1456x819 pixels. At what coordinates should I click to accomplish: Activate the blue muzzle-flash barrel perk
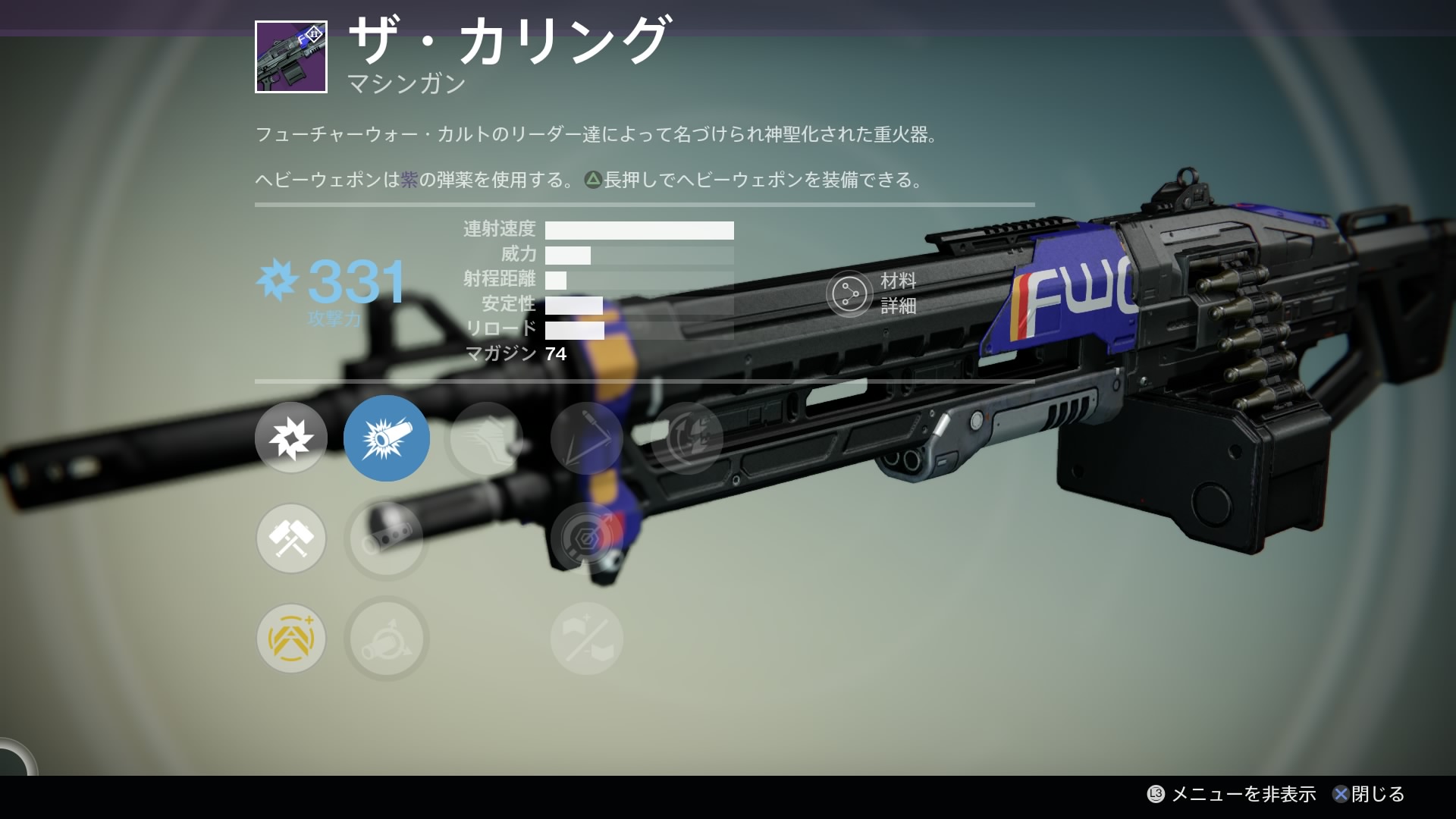pos(386,438)
